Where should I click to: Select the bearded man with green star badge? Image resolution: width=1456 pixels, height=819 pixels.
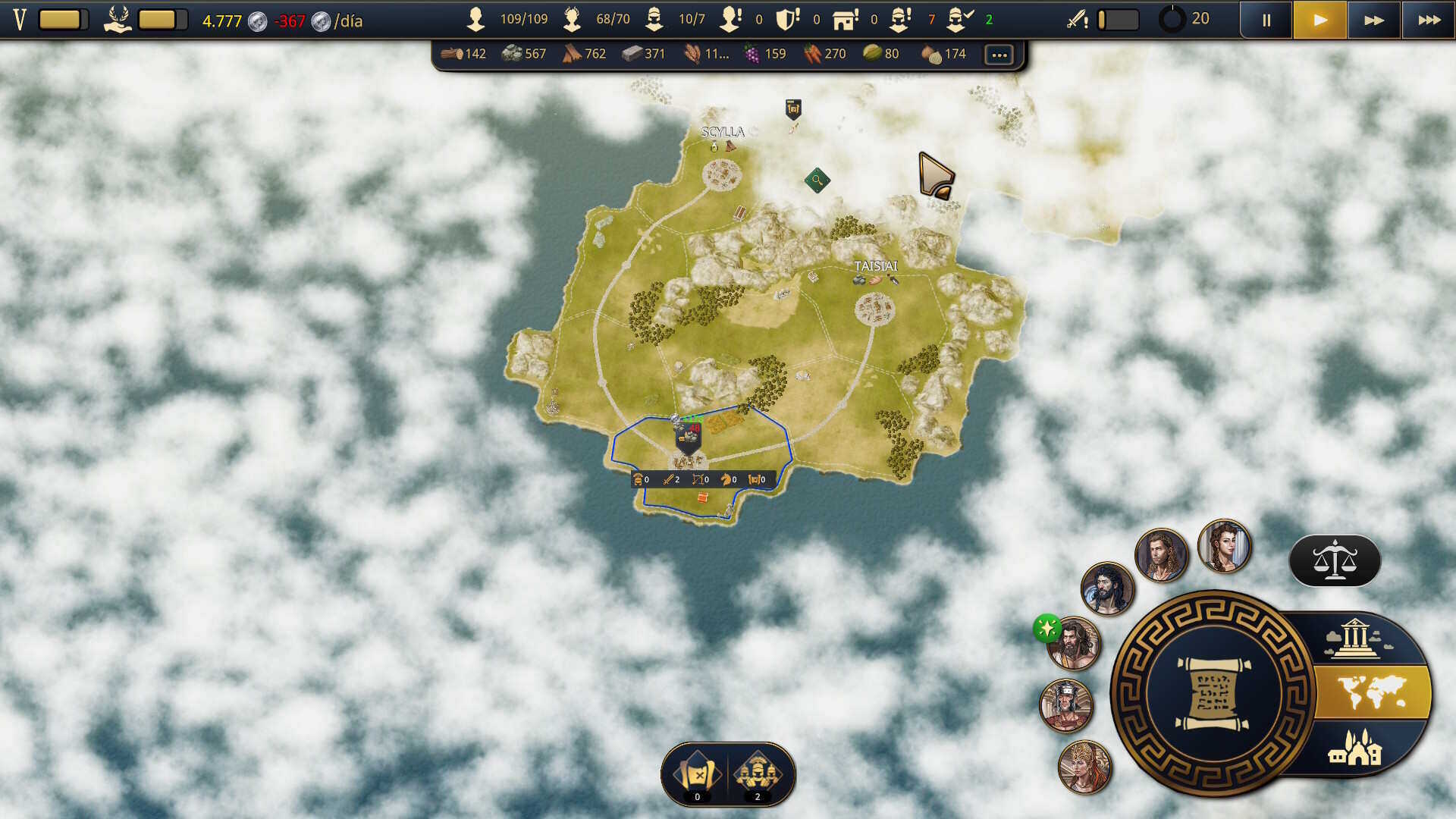[x=1072, y=645]
